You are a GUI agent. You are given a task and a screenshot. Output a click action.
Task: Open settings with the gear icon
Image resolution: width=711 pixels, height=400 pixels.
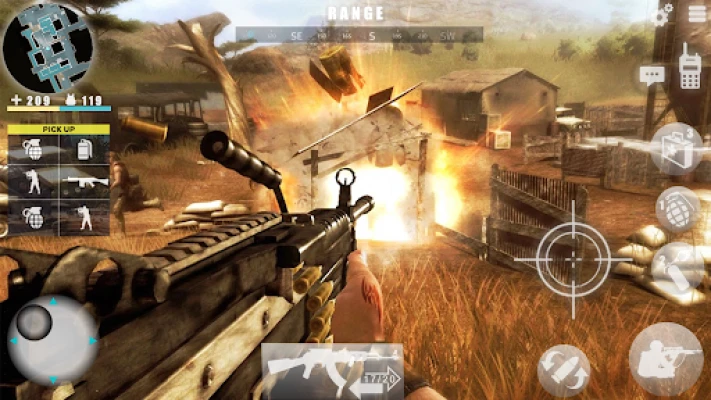[662, 15]
